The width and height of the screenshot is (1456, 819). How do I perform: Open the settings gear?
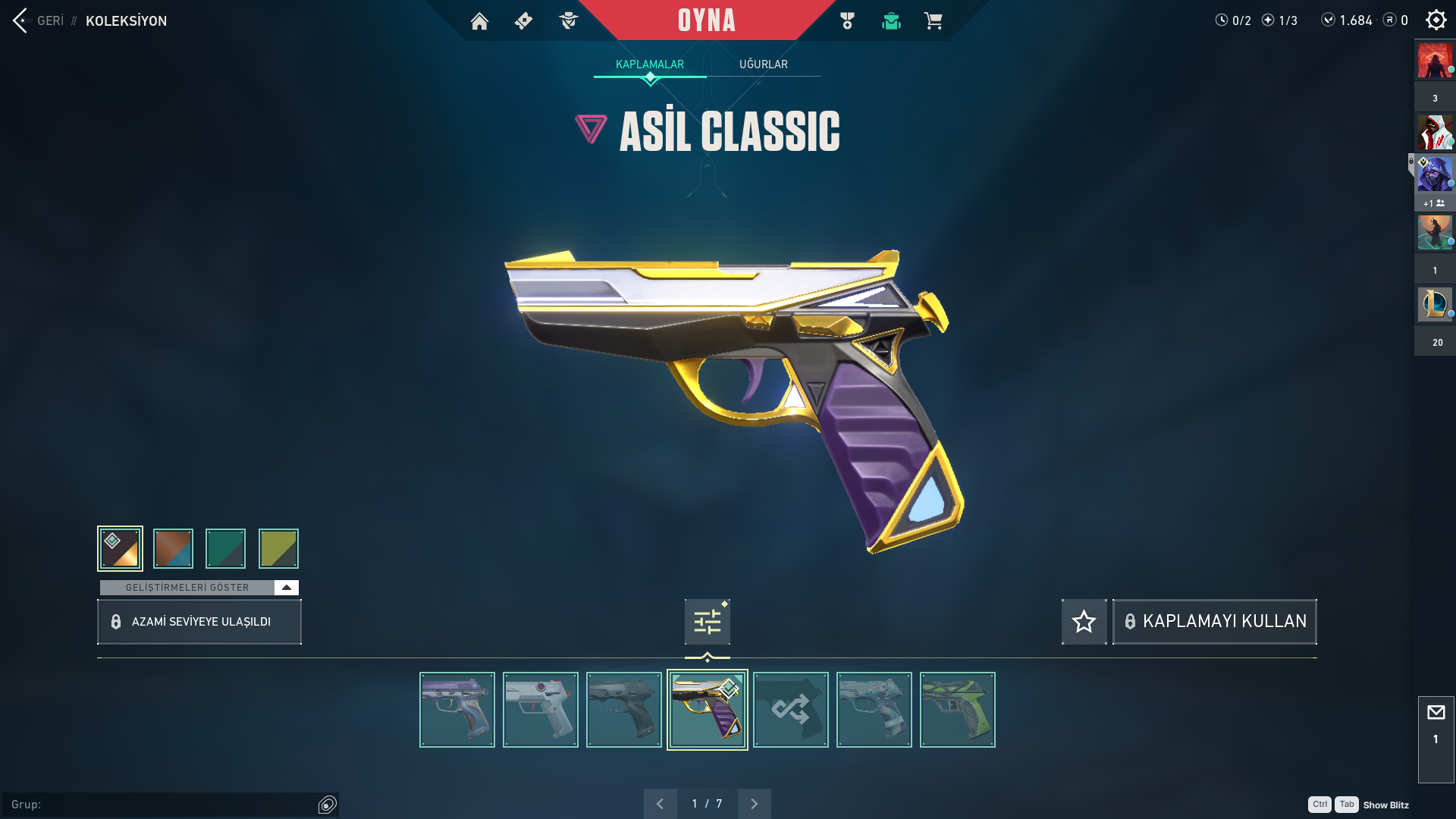[x=1436, y=20]
